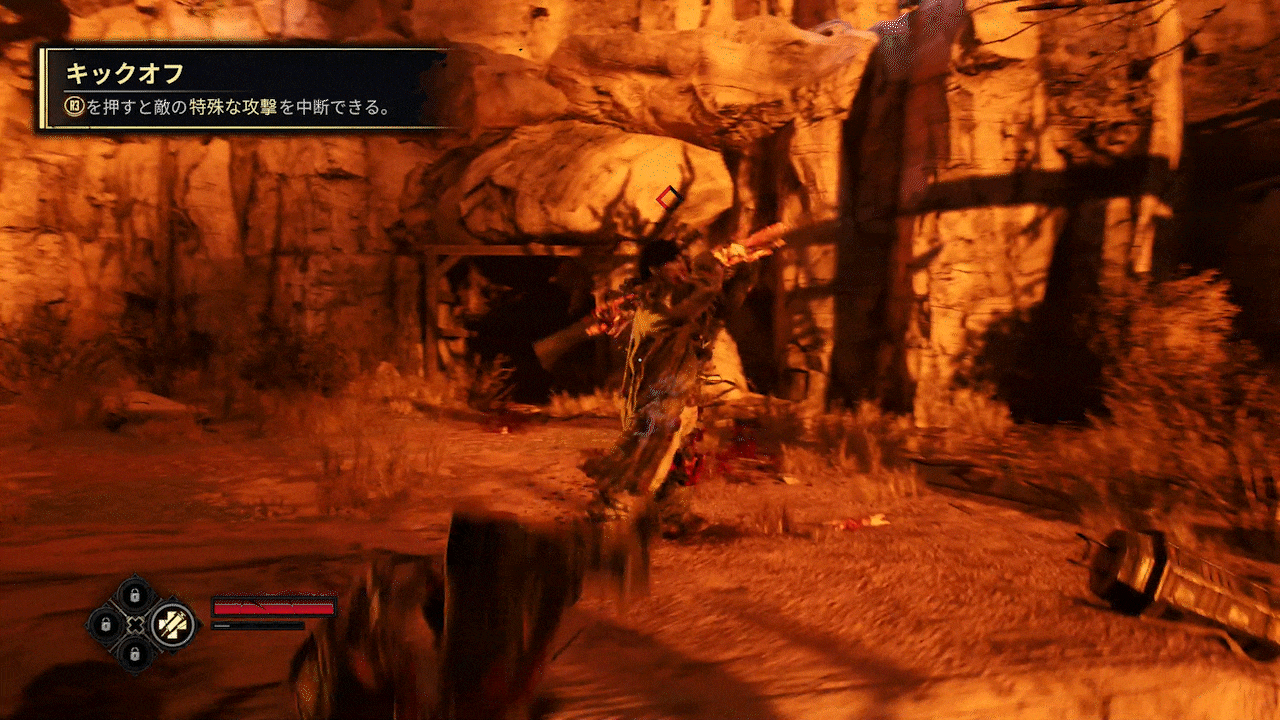Image resolution: width=1280 pixels, height=720 pixels.
Task: Click the キックオフ tutorial tip panel
Action: (x=243, y=88)
